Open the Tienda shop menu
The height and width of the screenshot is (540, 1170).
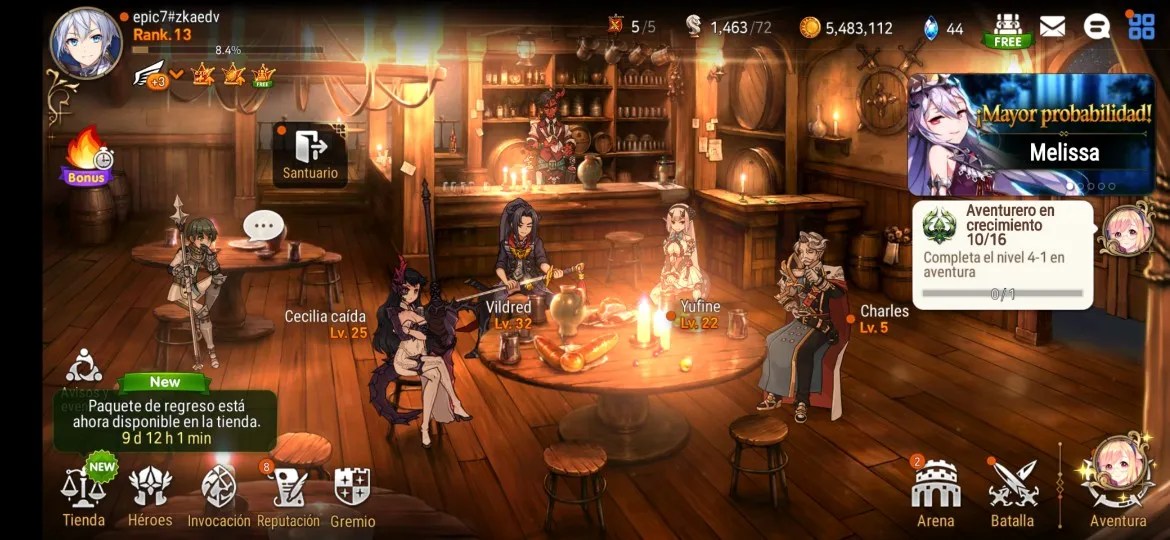84,496
